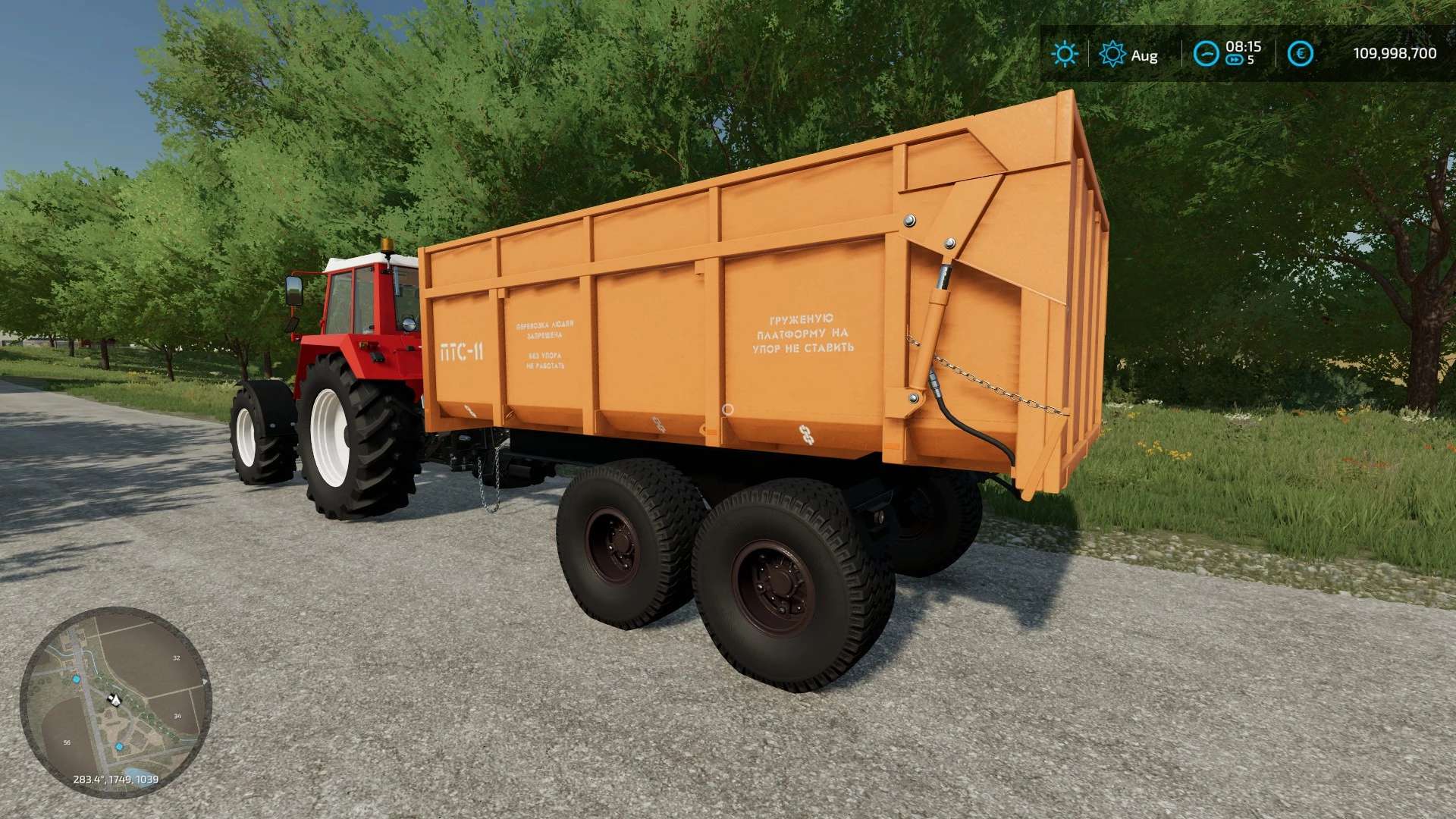The width and height of the screenshot is (1456, 819).
Task: Open the circular minimap
Action: [115, 702]
